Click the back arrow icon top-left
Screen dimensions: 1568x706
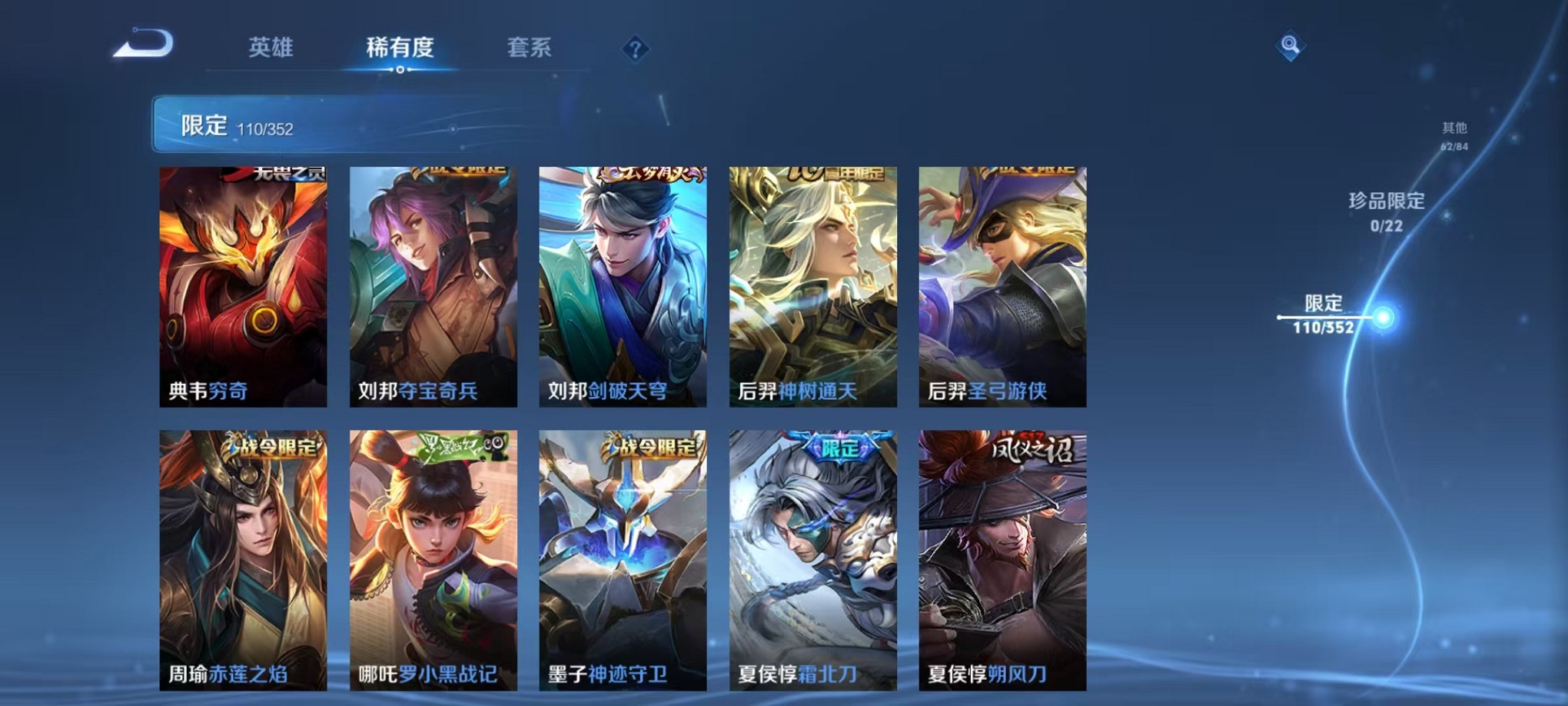click(142, 46)
